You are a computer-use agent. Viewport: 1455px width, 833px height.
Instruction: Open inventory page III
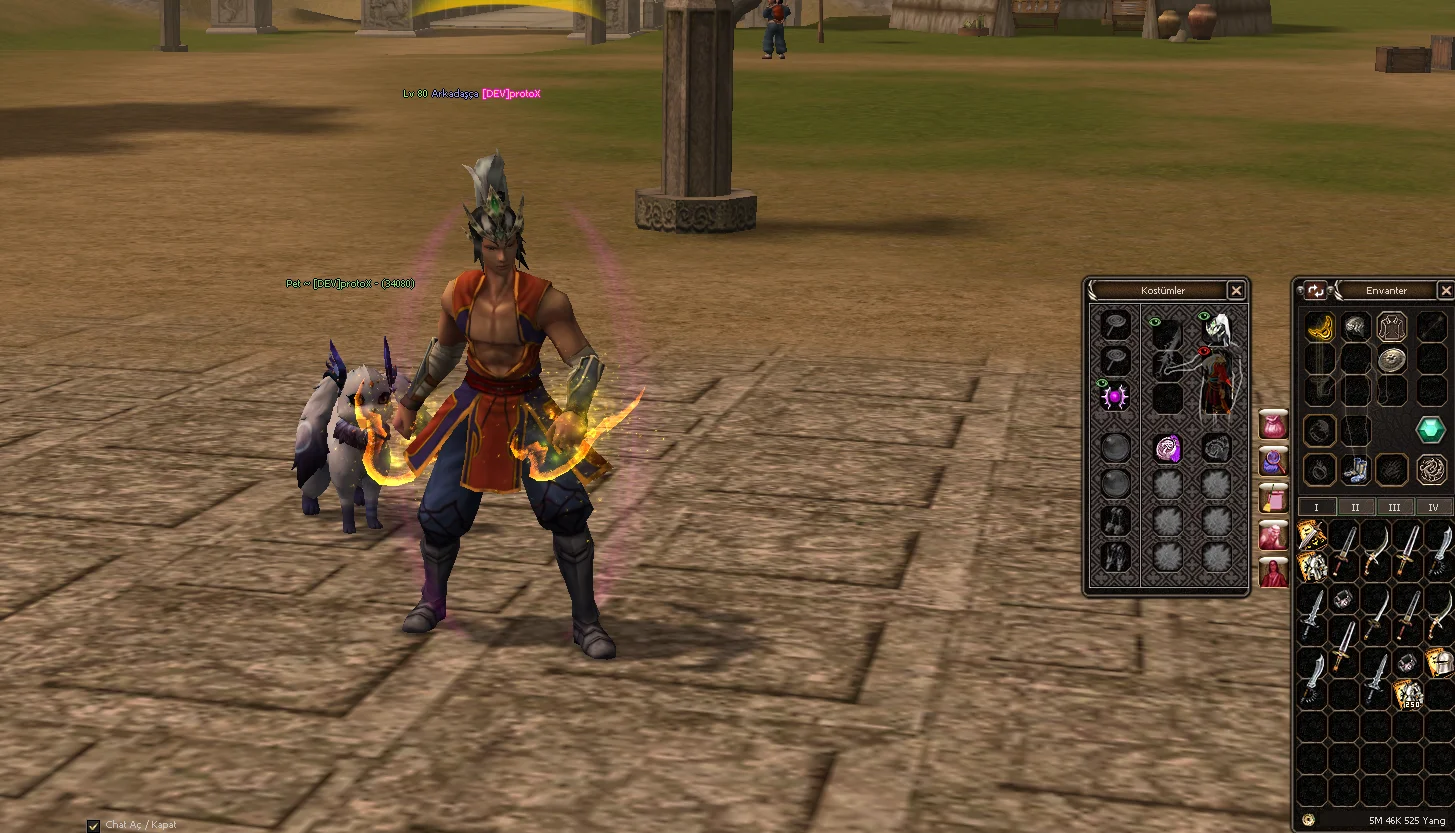tap(1394, 507)
